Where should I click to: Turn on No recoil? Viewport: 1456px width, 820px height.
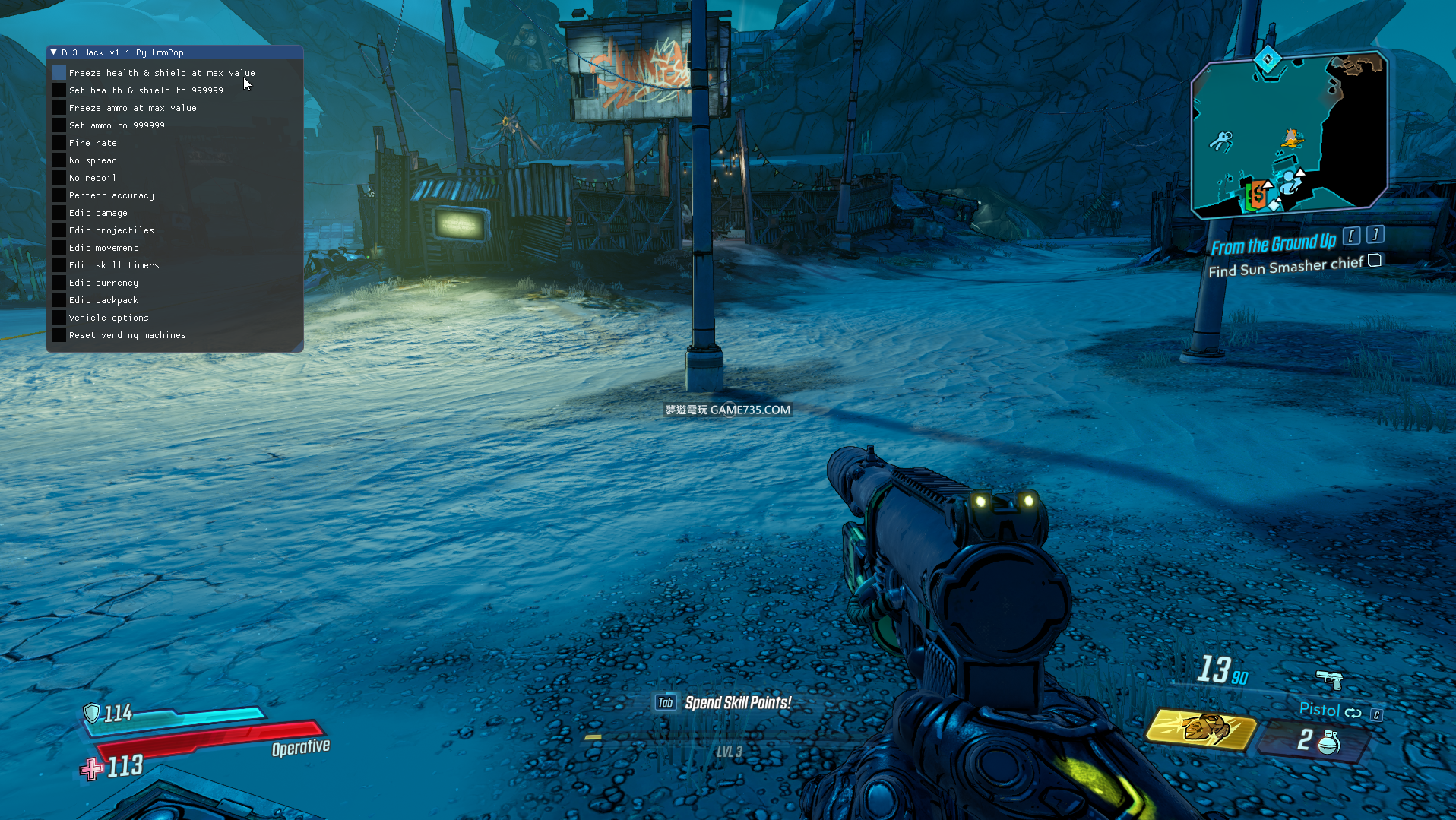click(x=59, y=178)
